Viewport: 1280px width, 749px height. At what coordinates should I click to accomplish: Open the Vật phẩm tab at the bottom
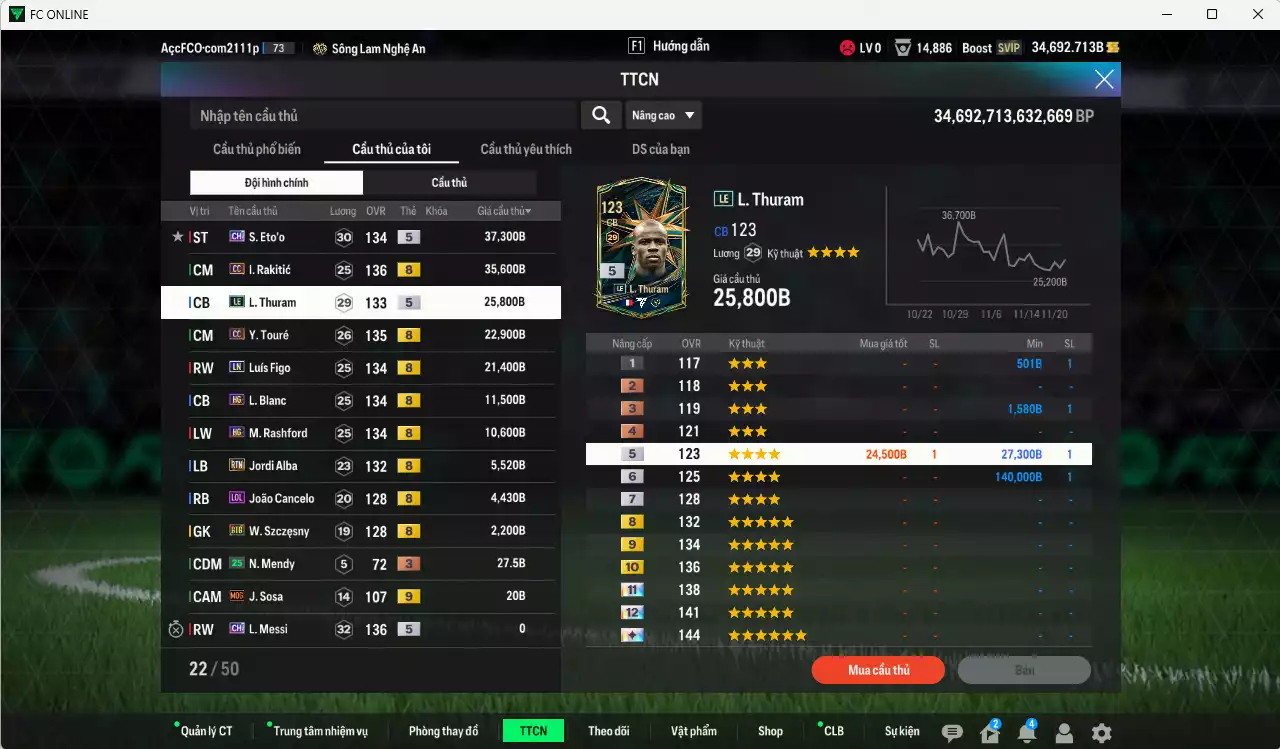pos(694,731)
